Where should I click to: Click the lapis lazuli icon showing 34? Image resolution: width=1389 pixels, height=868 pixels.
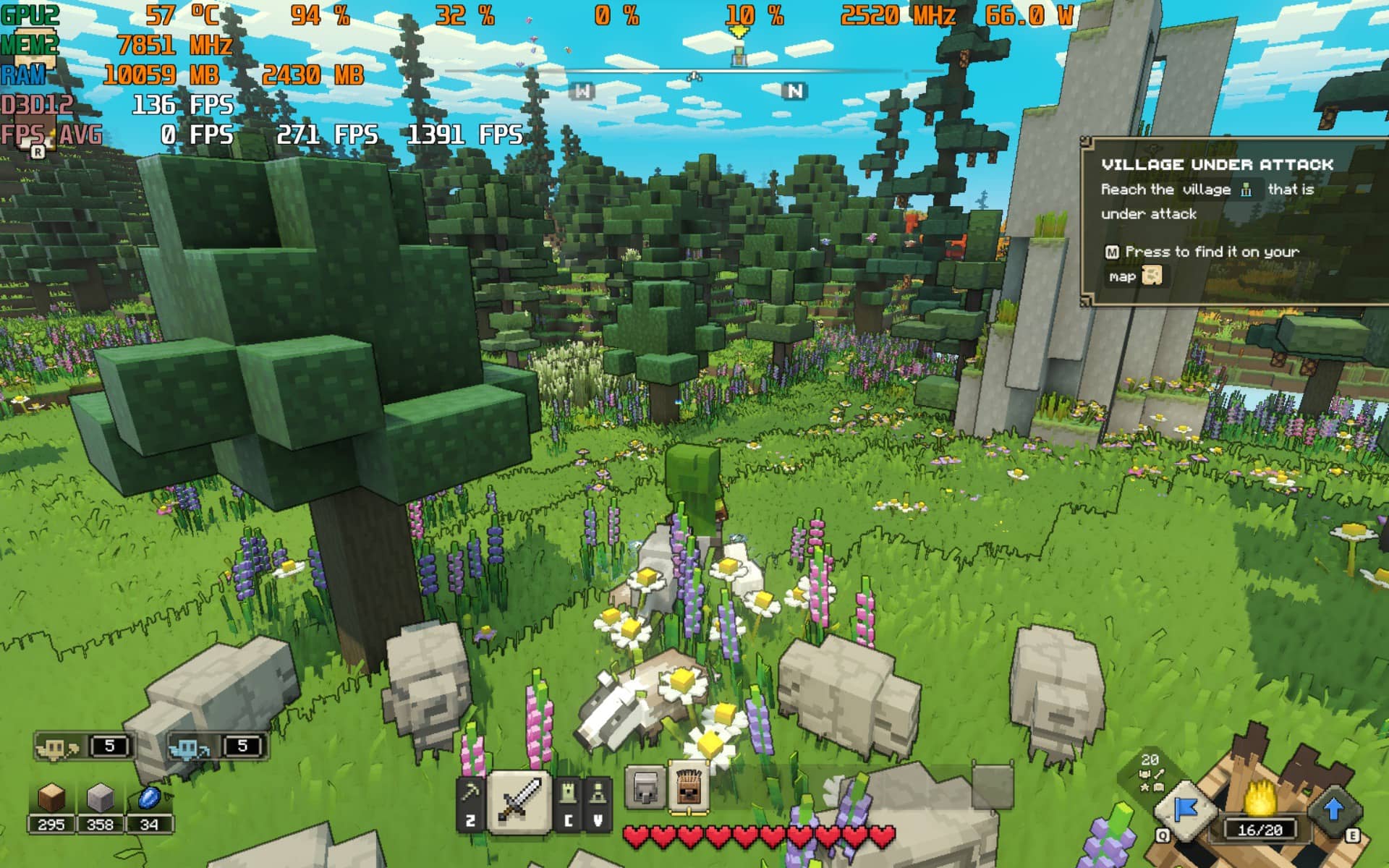[x=150, y=795]
